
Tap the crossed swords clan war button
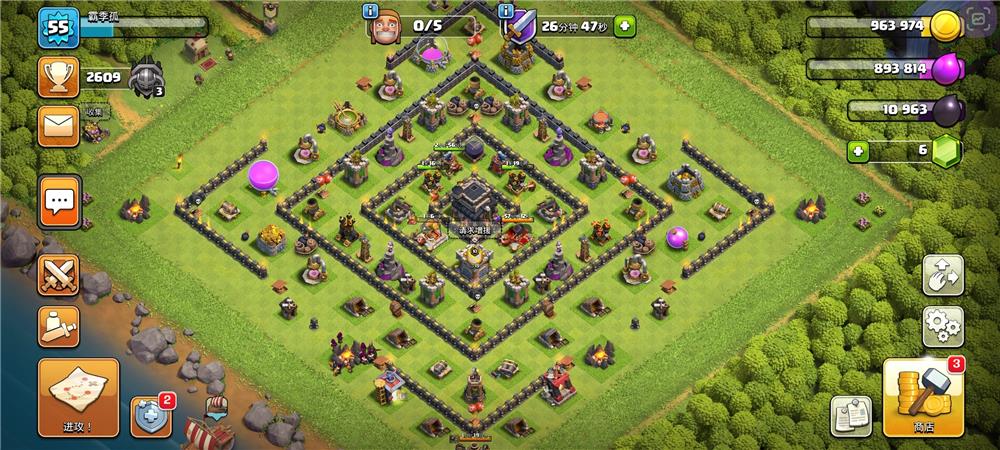59,274
